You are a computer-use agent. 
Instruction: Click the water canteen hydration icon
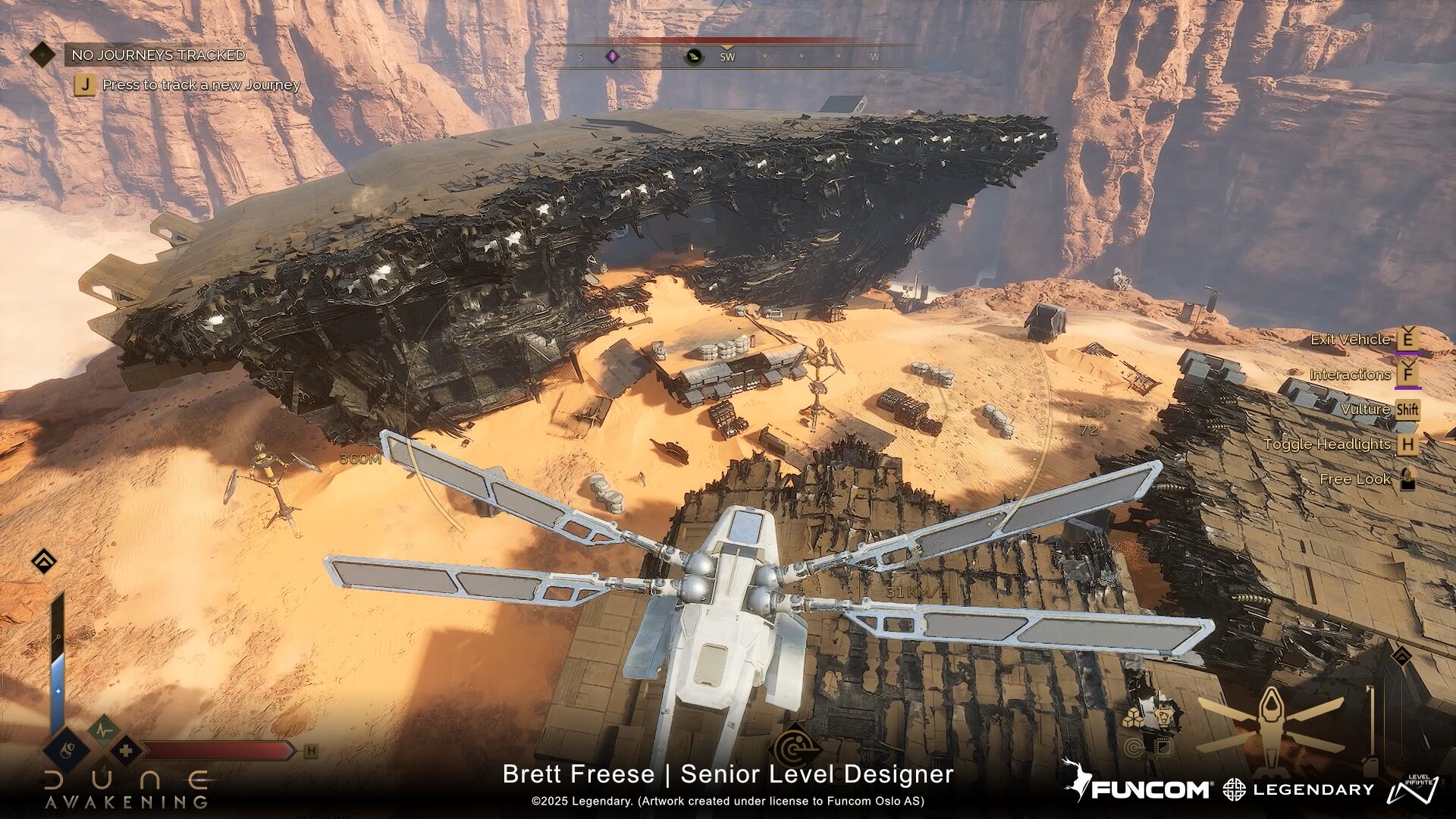(x=67, y=751)
